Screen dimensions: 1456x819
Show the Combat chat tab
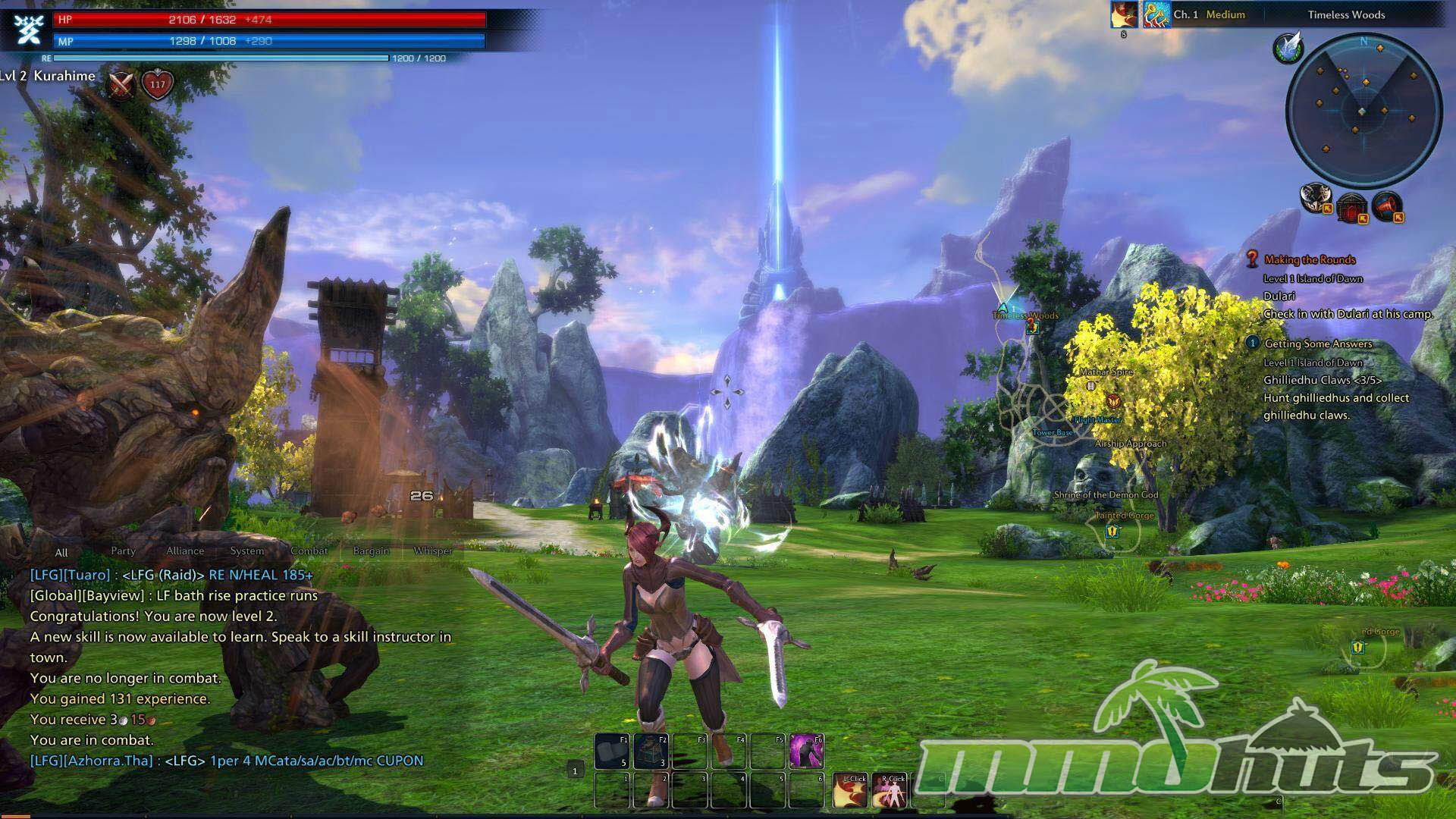[x=309, y=551]
